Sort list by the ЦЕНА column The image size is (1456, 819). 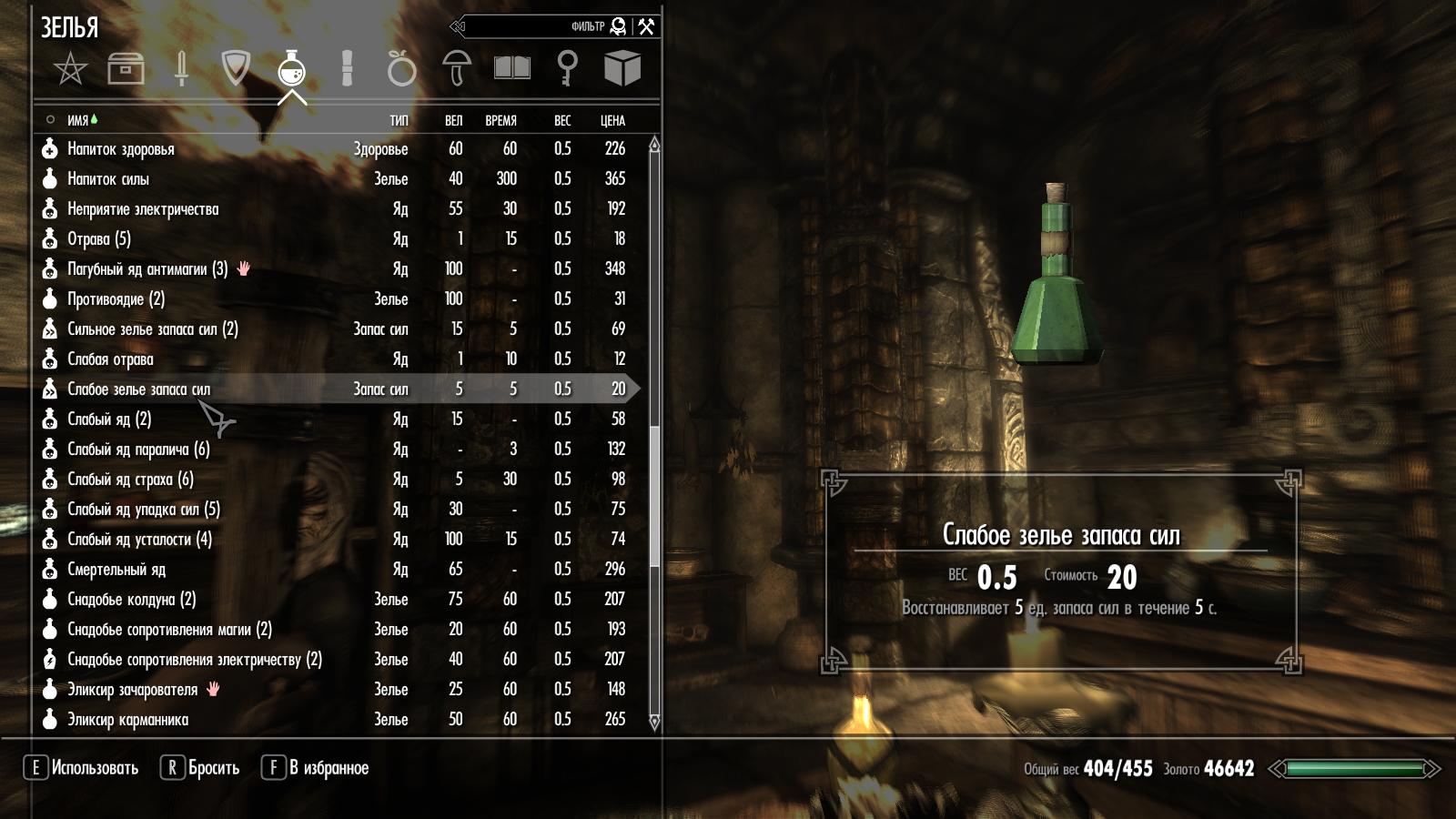pos(612,120)
